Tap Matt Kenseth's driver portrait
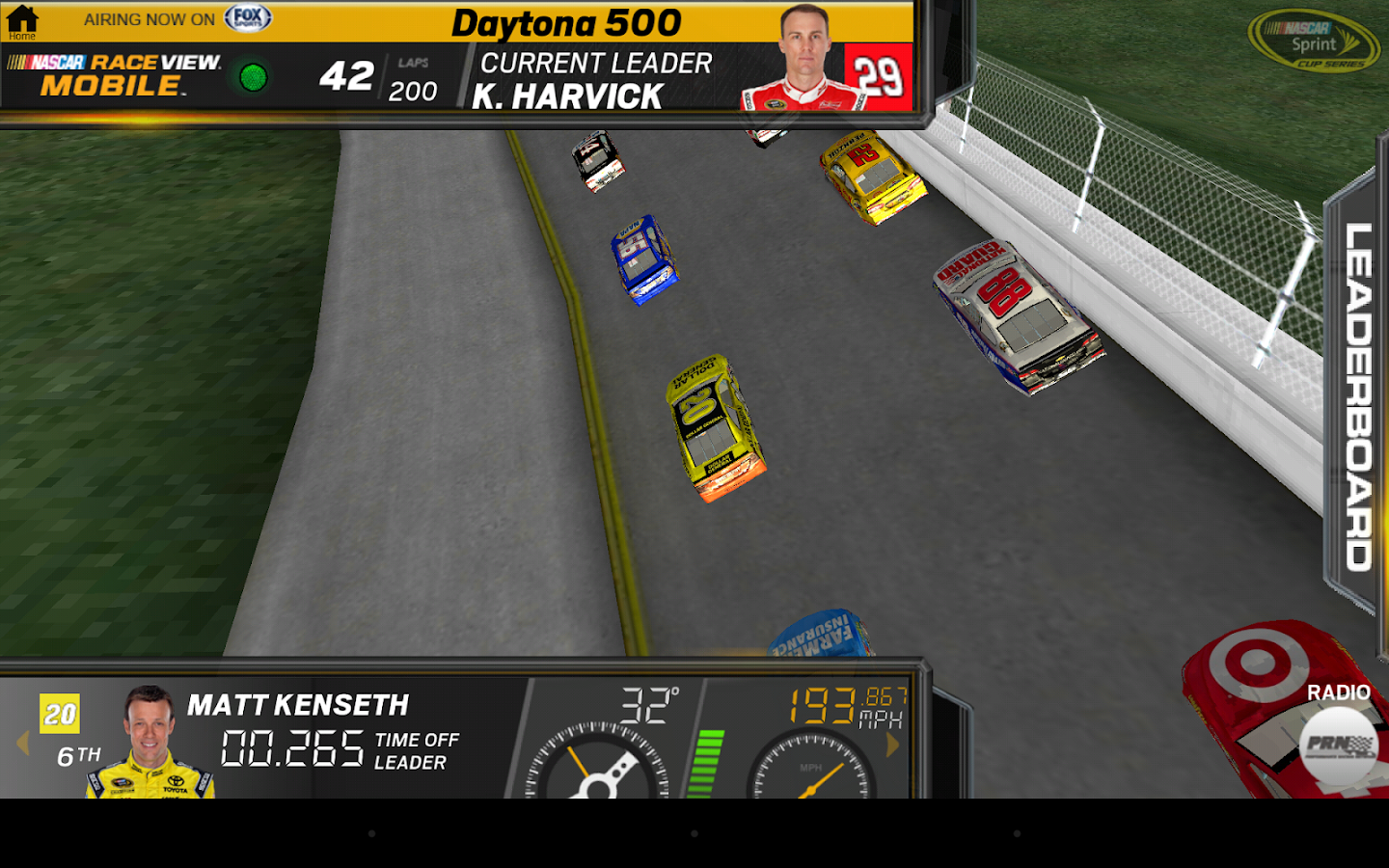 (150, 741)
